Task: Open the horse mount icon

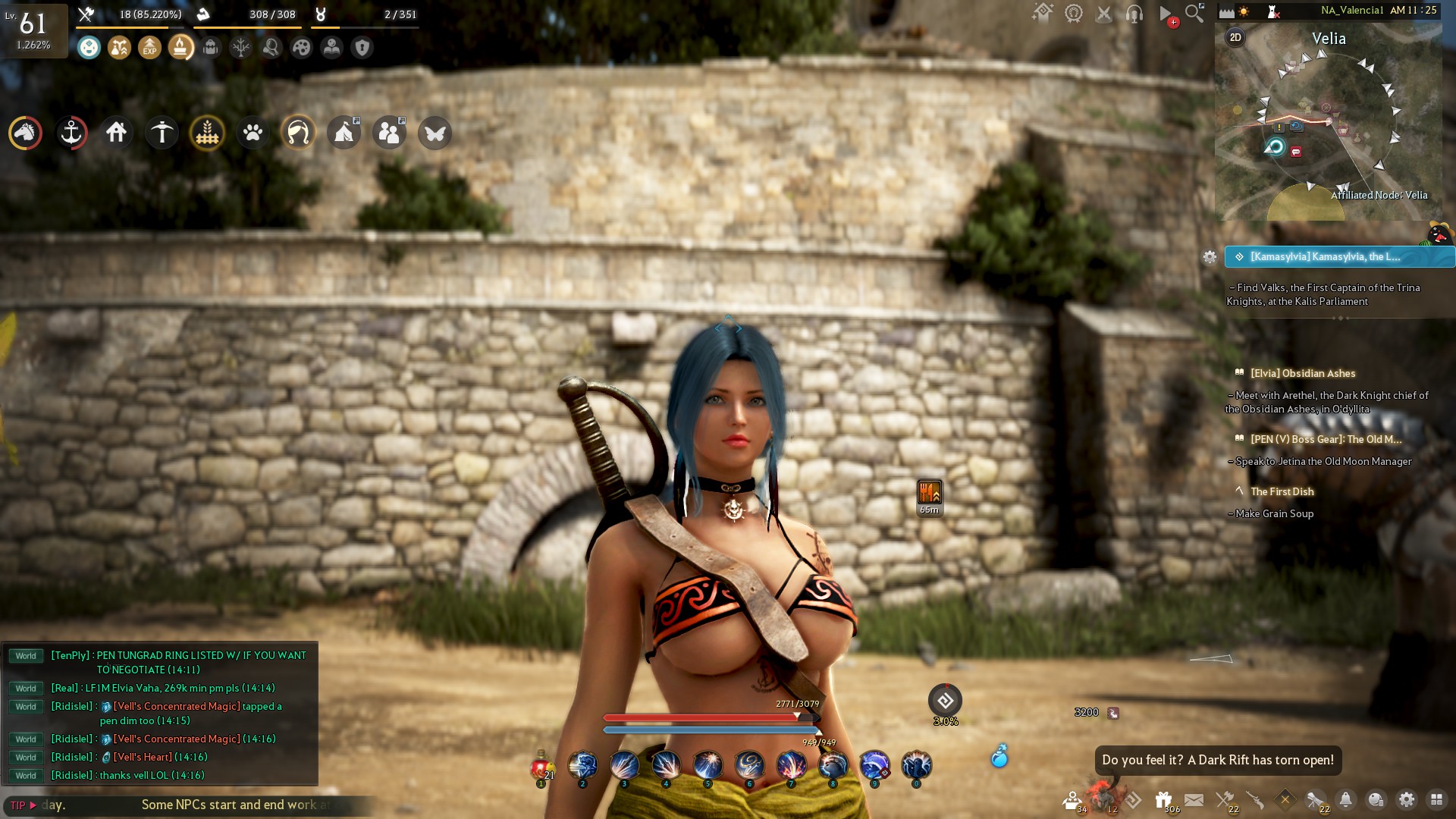Action: point(25,133)
